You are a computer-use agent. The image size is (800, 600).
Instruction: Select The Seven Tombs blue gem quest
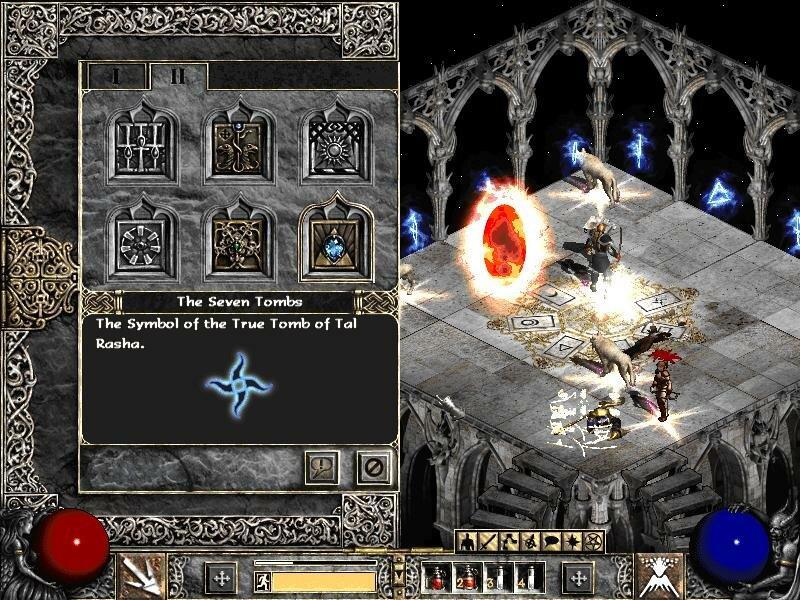pos(331,236)
